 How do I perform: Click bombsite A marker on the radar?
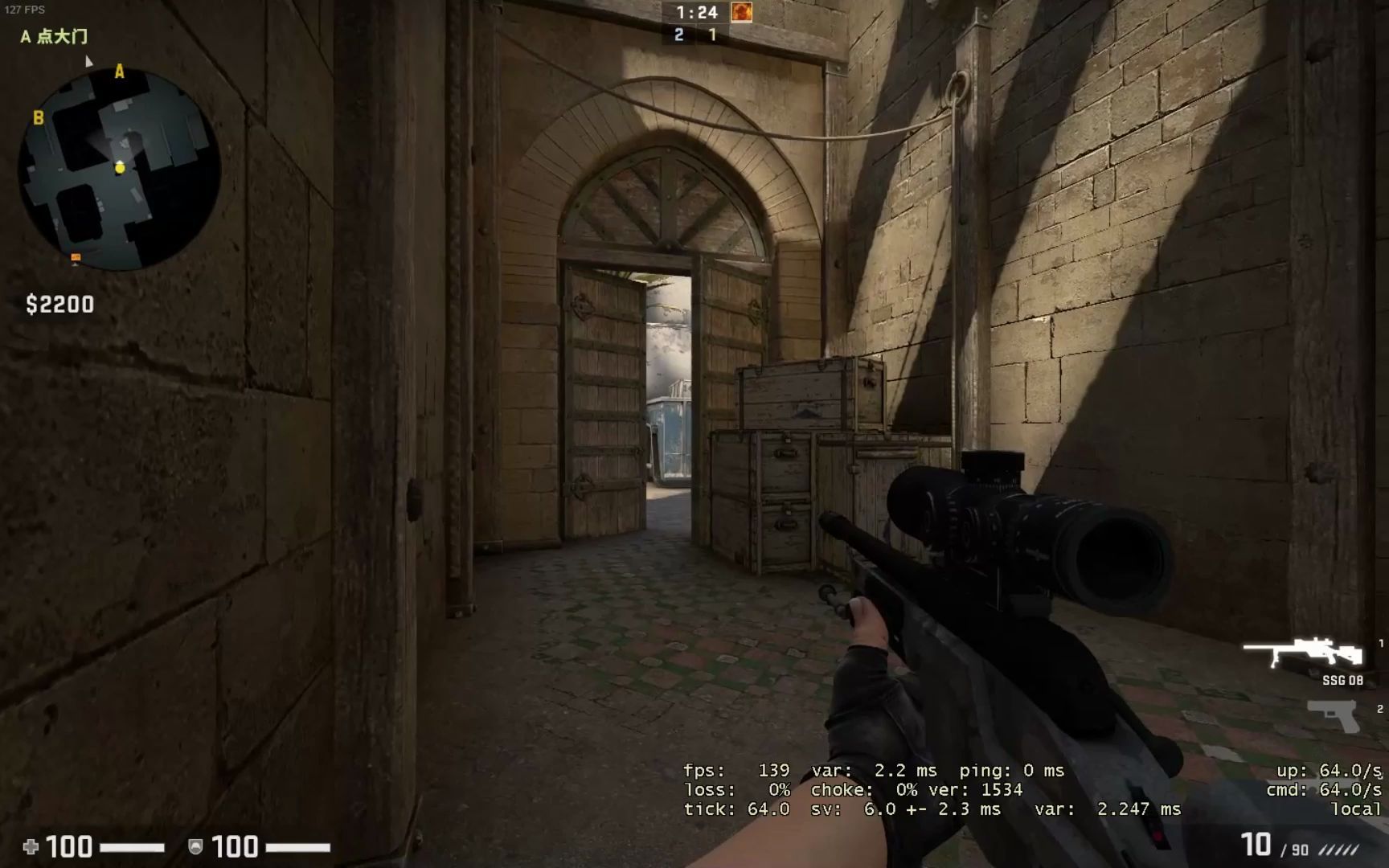119,72
